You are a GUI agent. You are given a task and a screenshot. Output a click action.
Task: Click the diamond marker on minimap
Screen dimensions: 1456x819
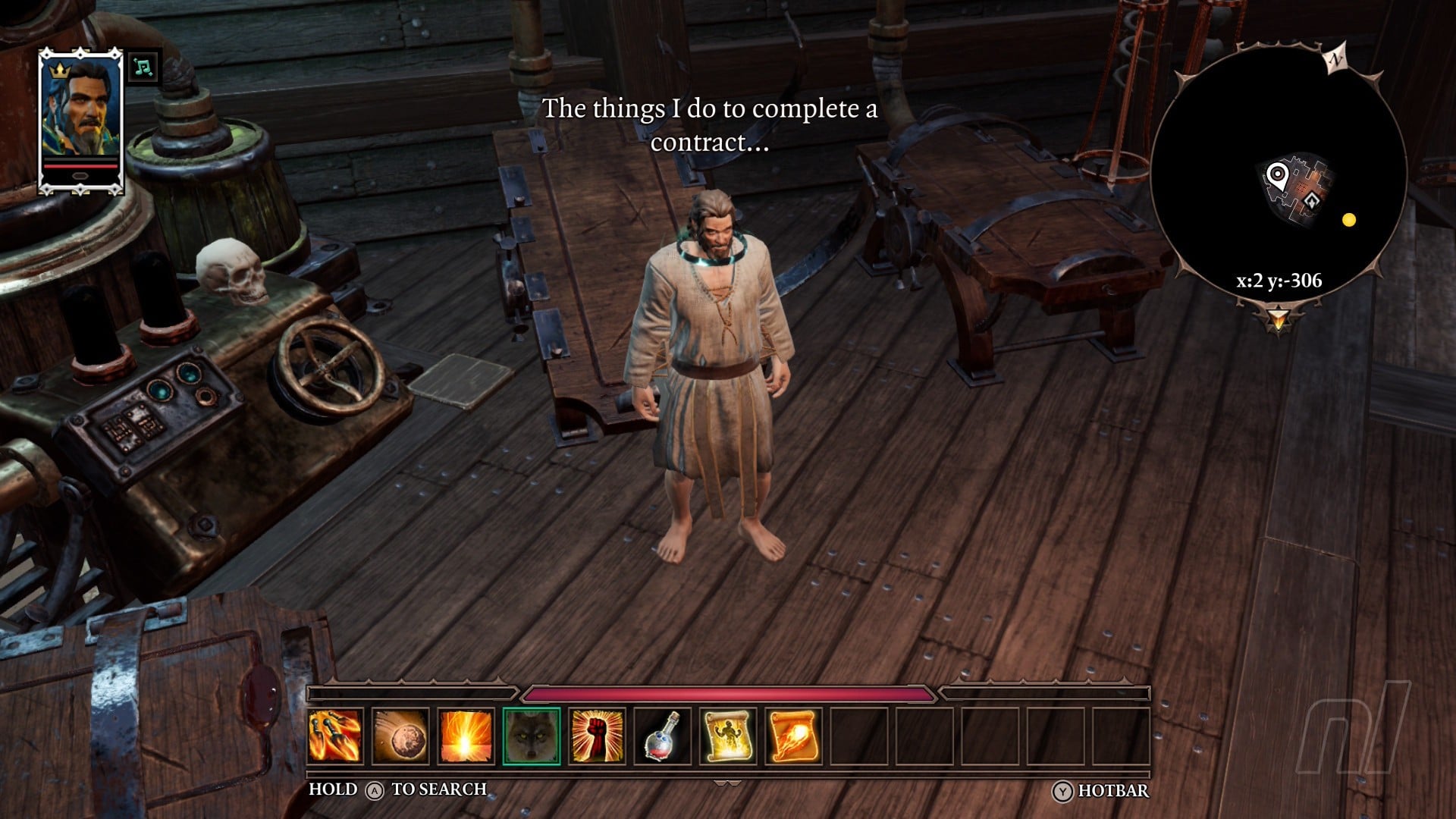(1311, 200)
